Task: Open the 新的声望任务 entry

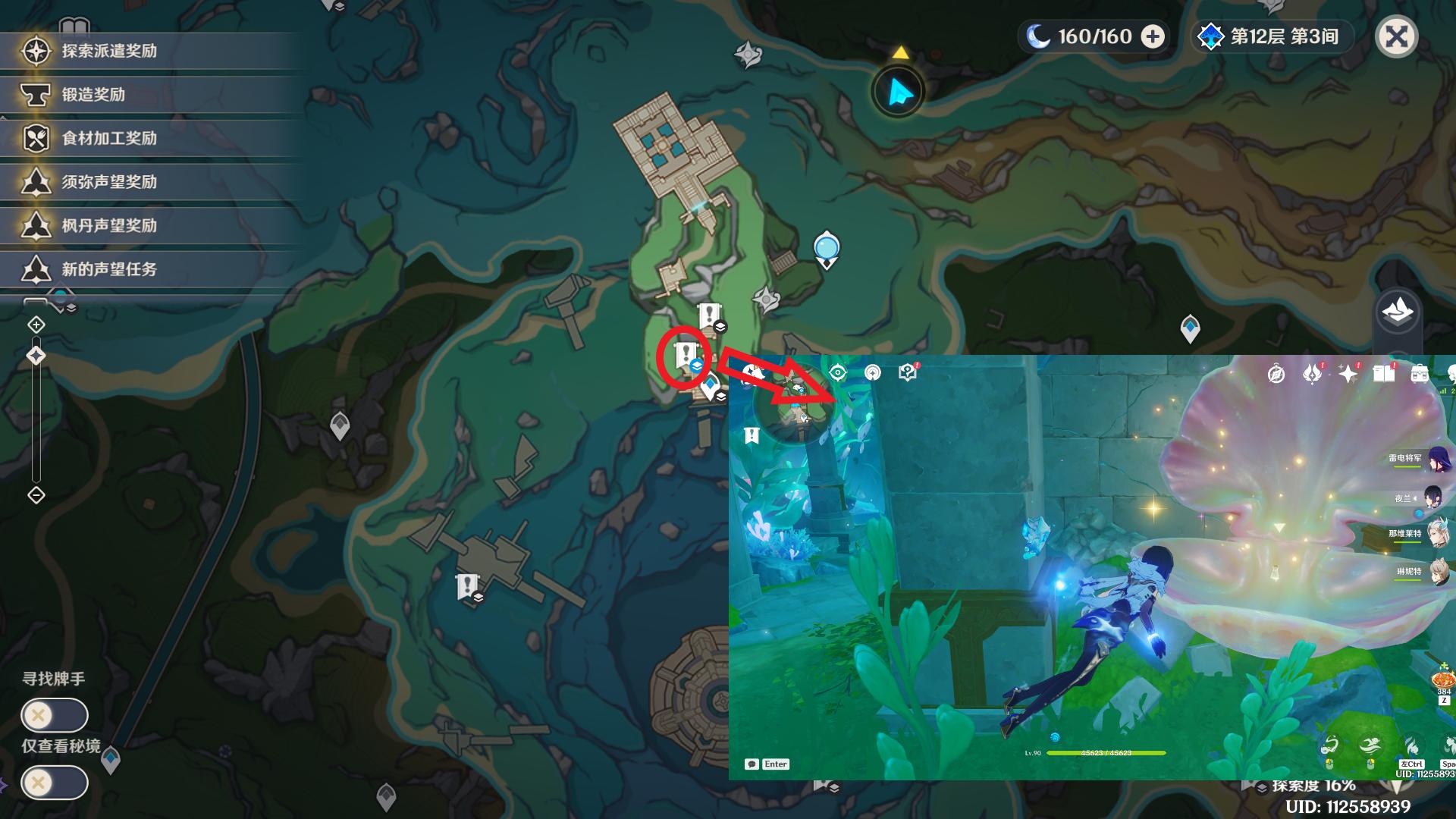Action: tap(109, 269)
